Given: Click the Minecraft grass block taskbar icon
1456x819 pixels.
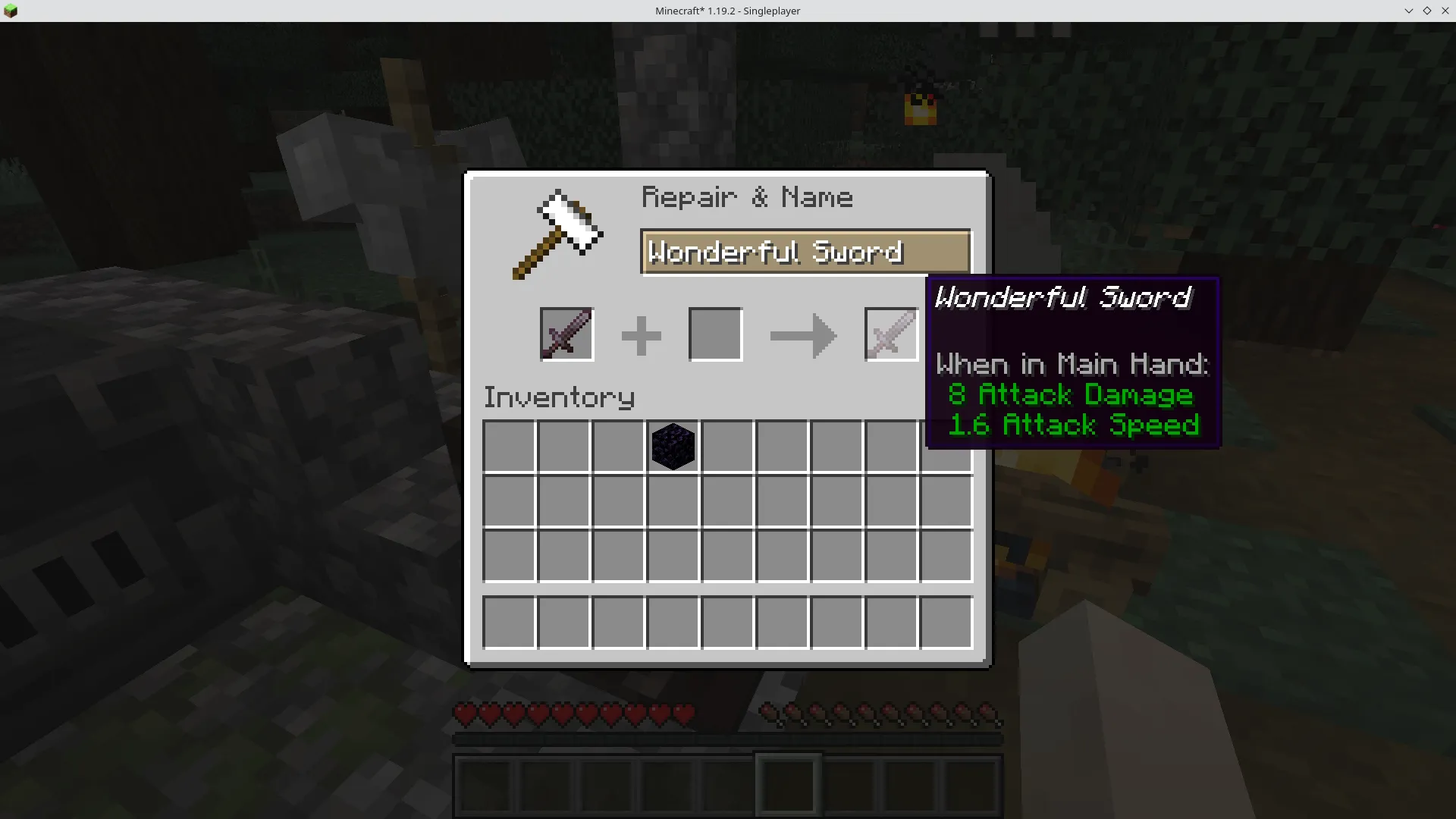Looking at the screenshot, I should (11, 11).
